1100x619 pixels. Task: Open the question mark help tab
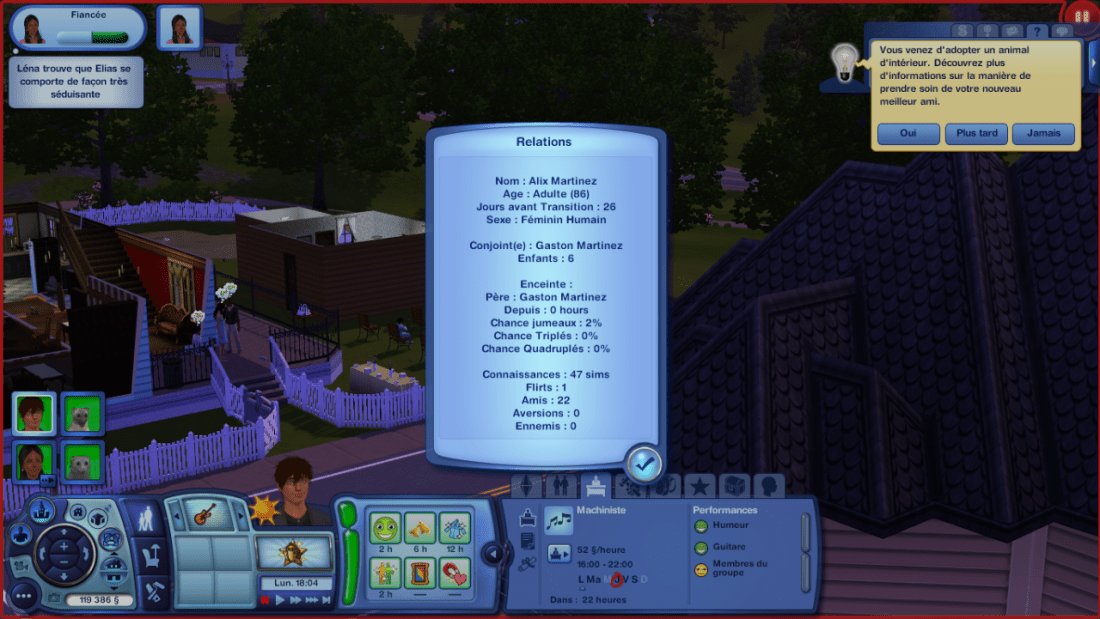[1038, 33]
